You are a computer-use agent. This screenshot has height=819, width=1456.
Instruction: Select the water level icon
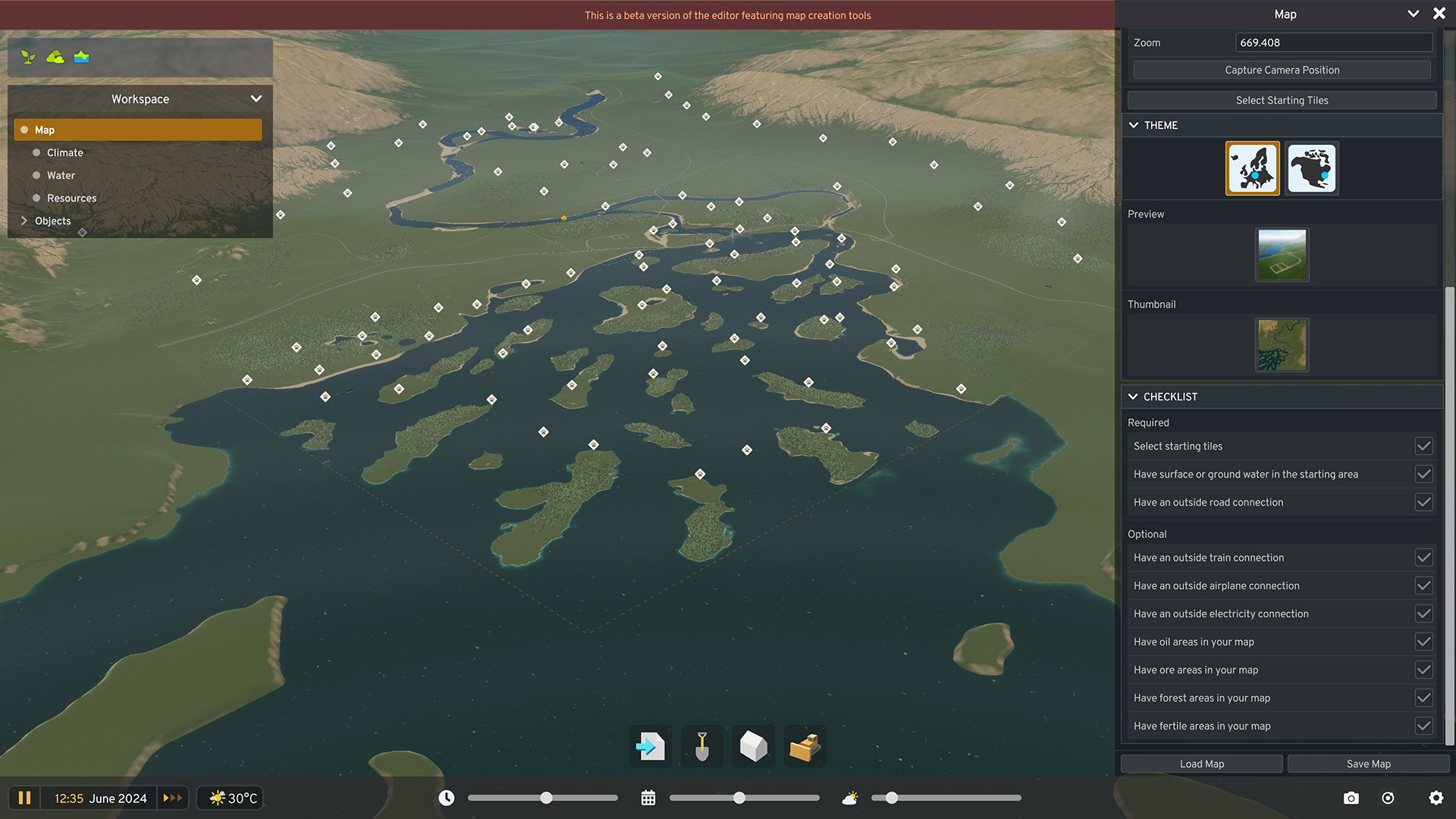(81, 57)
